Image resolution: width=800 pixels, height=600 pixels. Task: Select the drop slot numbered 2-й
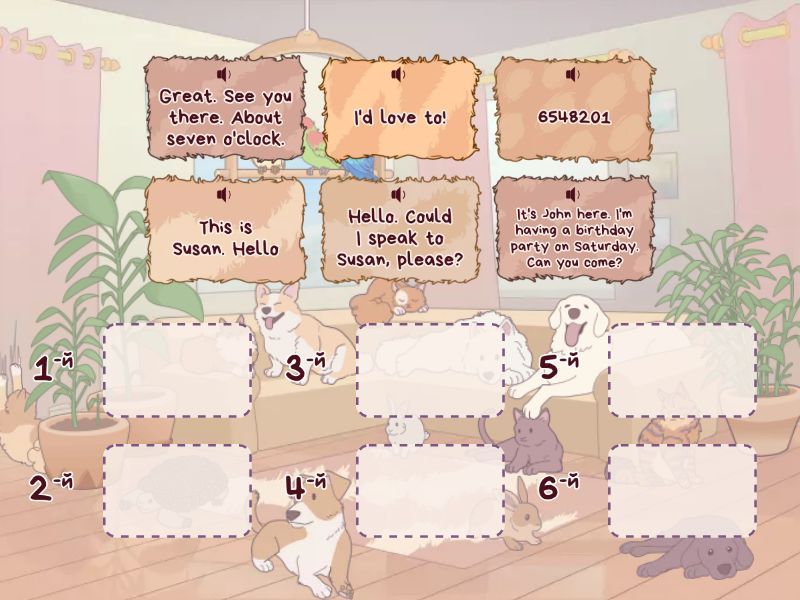pos(177,491)
